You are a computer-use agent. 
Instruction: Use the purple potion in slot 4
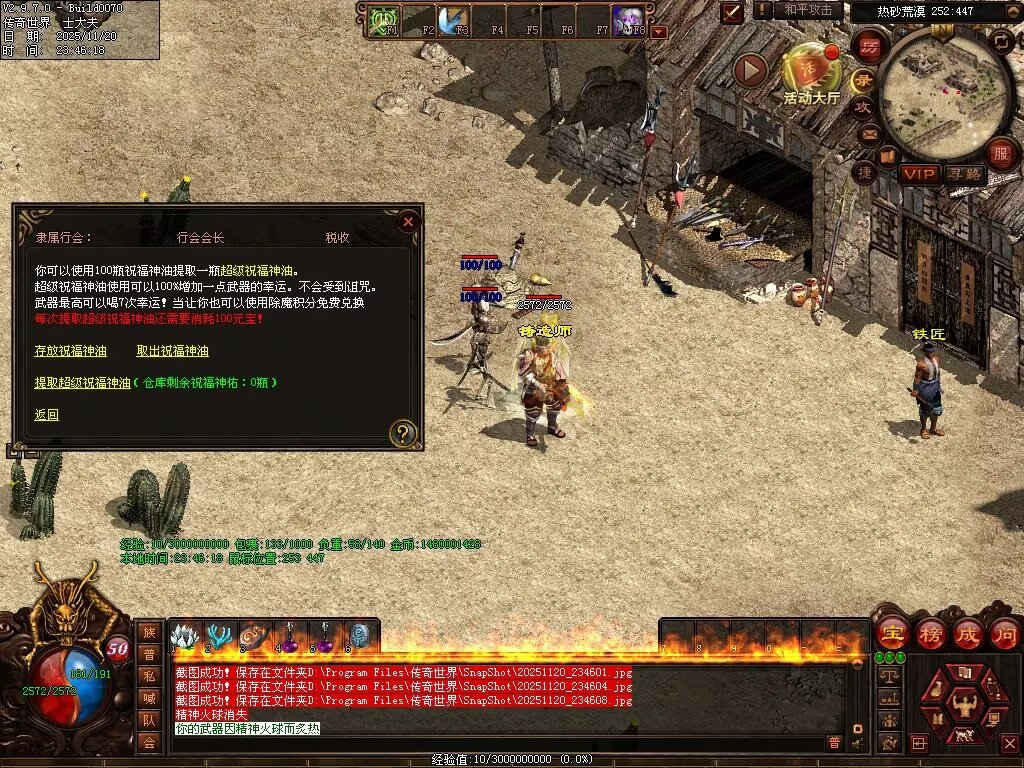pos(290,637)
